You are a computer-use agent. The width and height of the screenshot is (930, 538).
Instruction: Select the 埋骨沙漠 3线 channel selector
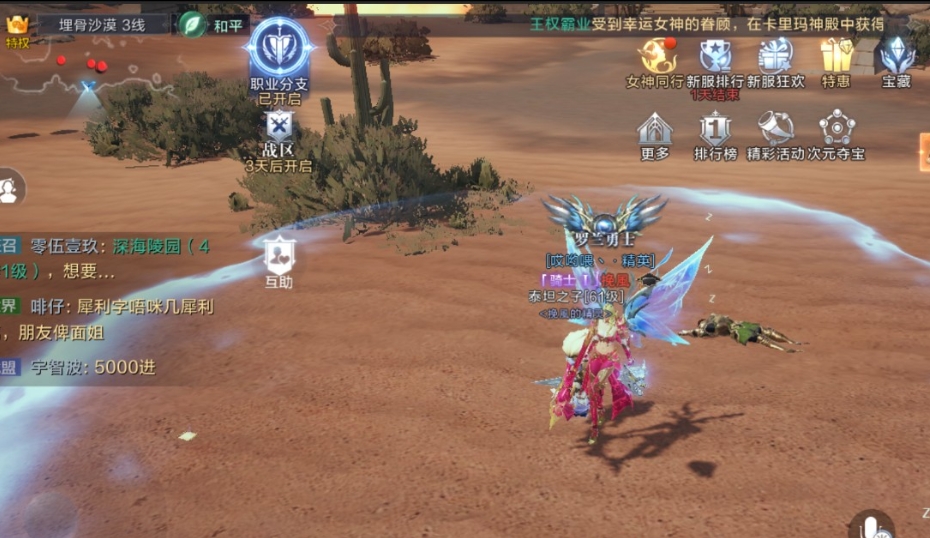pos(101,24)
